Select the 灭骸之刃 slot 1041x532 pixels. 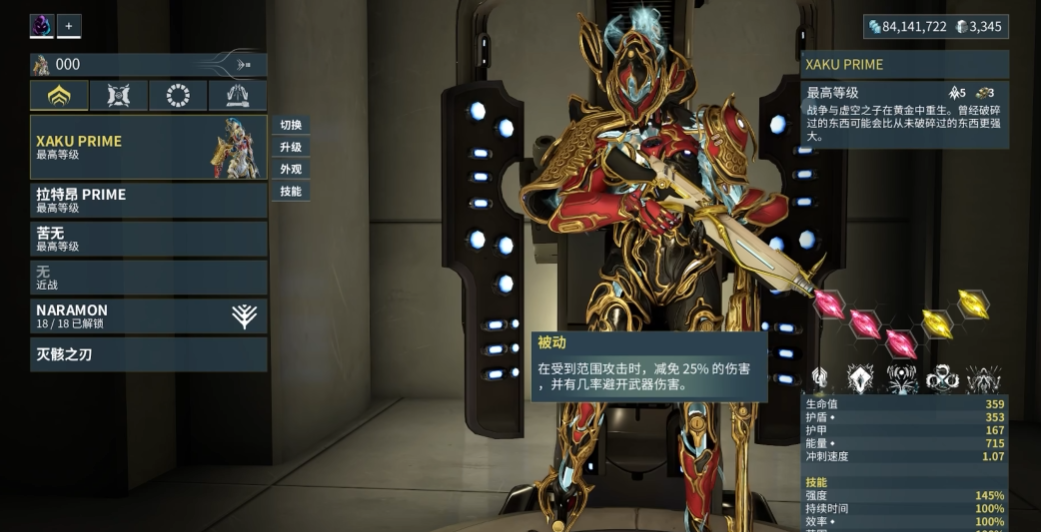point(148,354)
